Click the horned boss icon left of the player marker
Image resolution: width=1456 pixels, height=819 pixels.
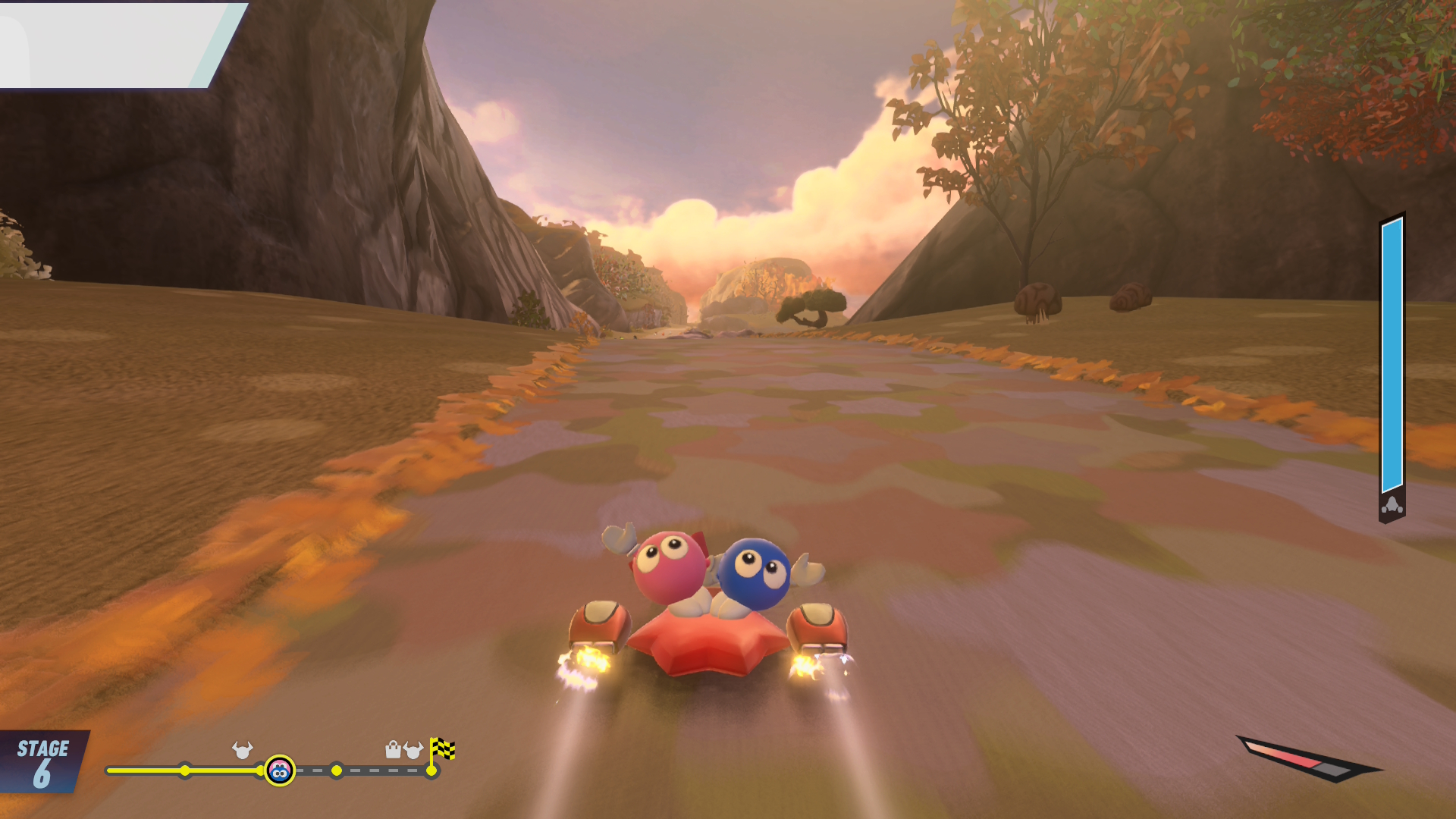pyautogui.click(x=242, y=750)
